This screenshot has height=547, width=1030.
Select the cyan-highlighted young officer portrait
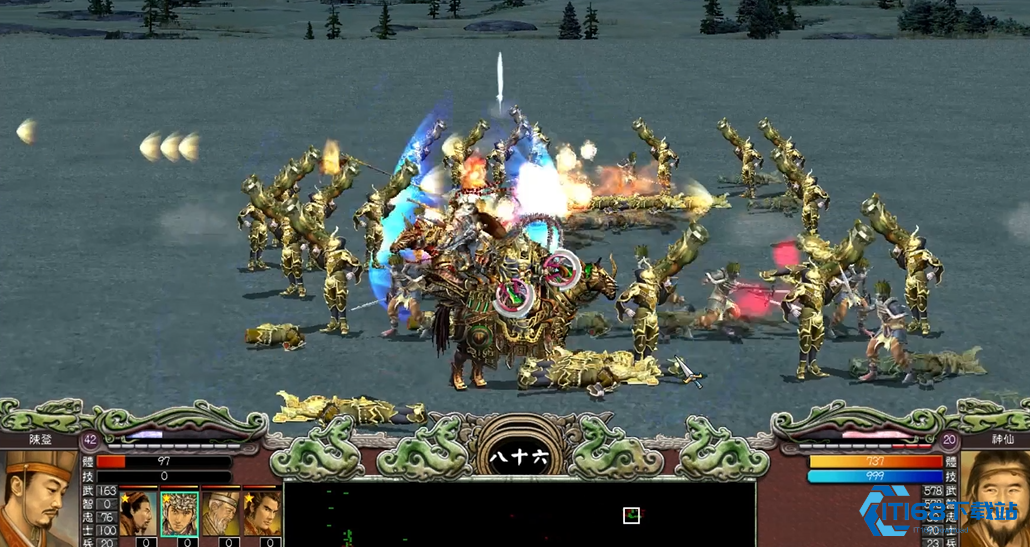pos(179,513)
